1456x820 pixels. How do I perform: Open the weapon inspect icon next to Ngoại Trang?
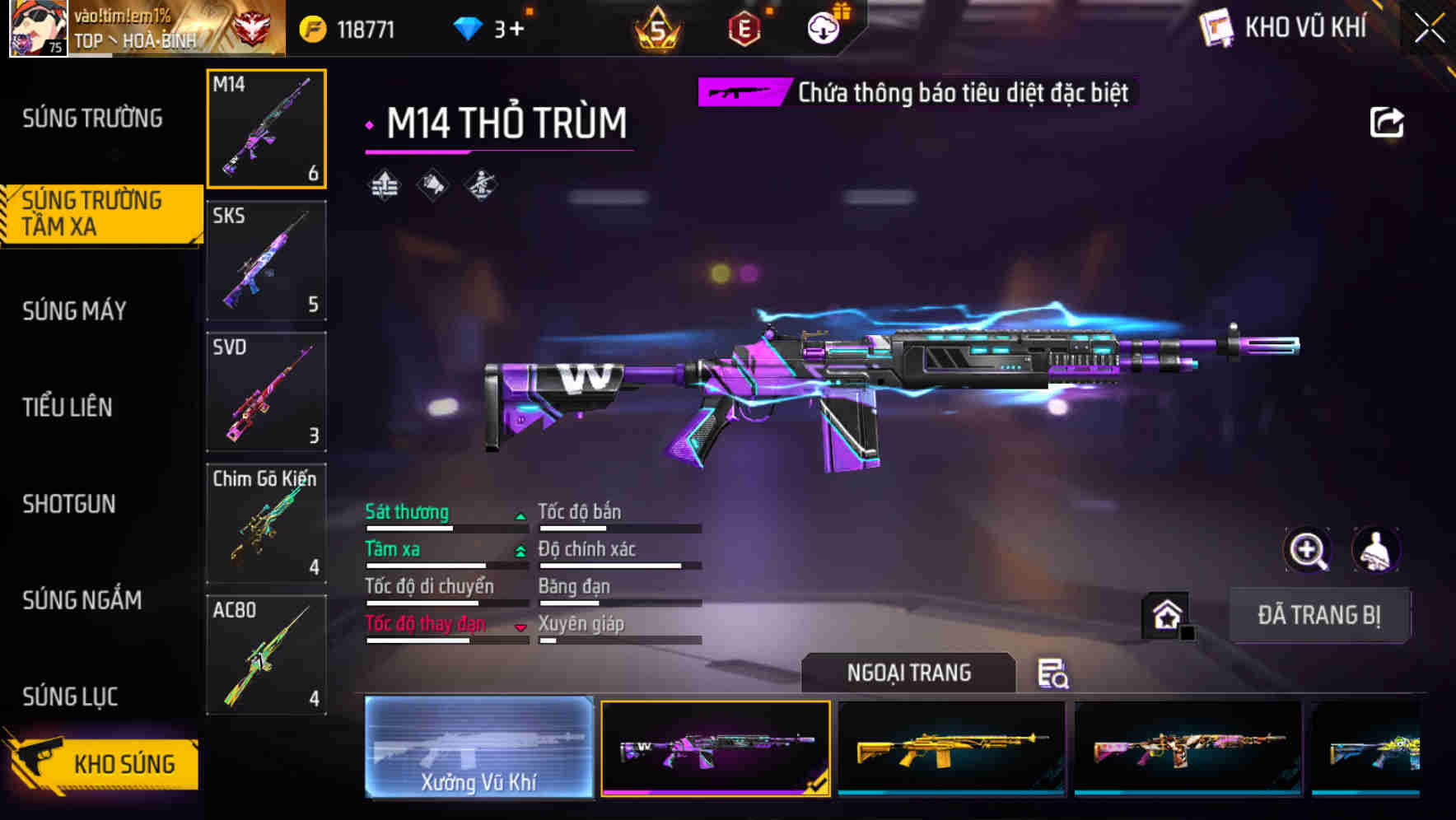1054,673
